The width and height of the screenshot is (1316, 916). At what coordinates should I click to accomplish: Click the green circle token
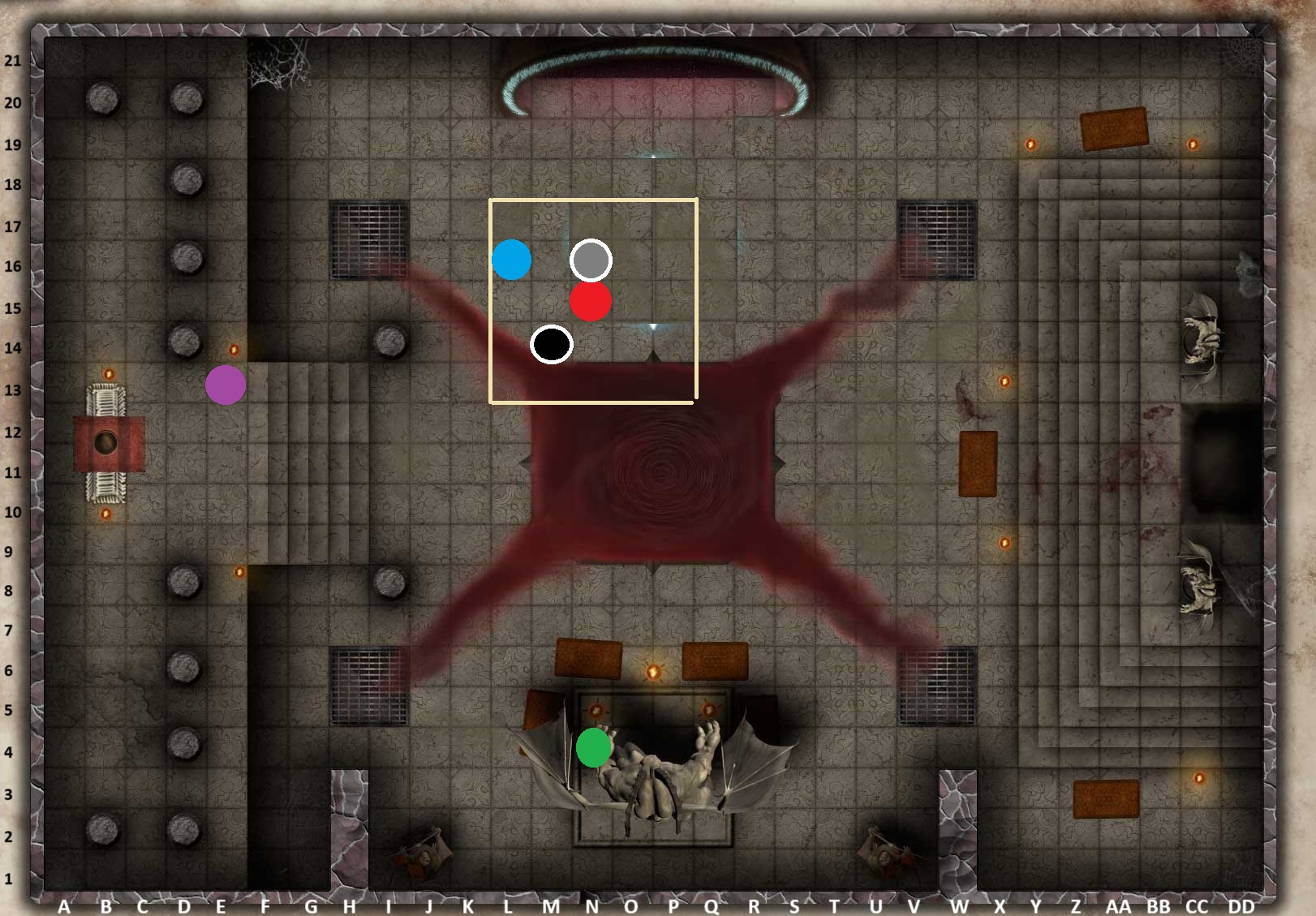[x=594, y=747]
